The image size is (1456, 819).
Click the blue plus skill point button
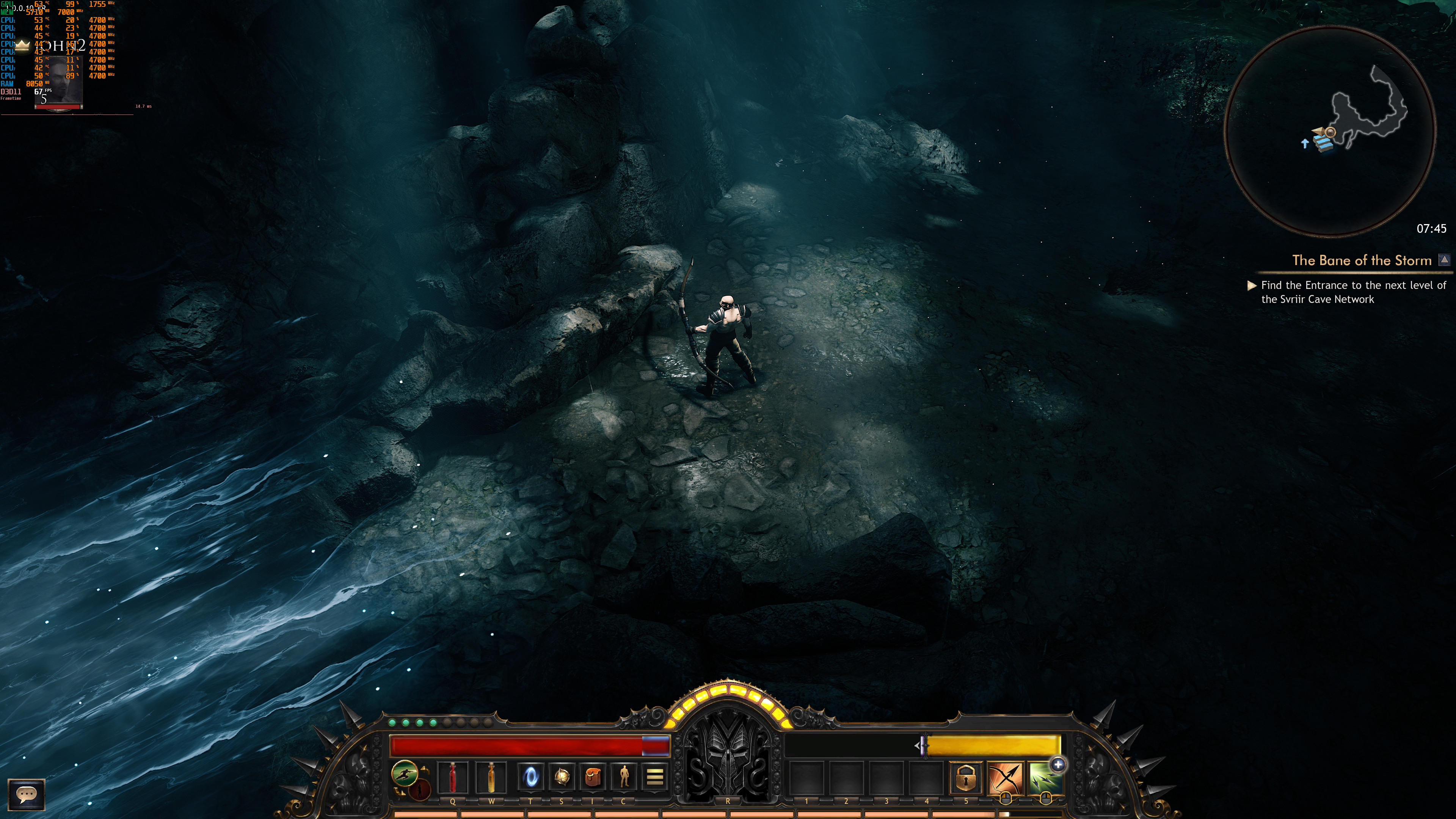pyautogui.click(x=1058, y=765)
